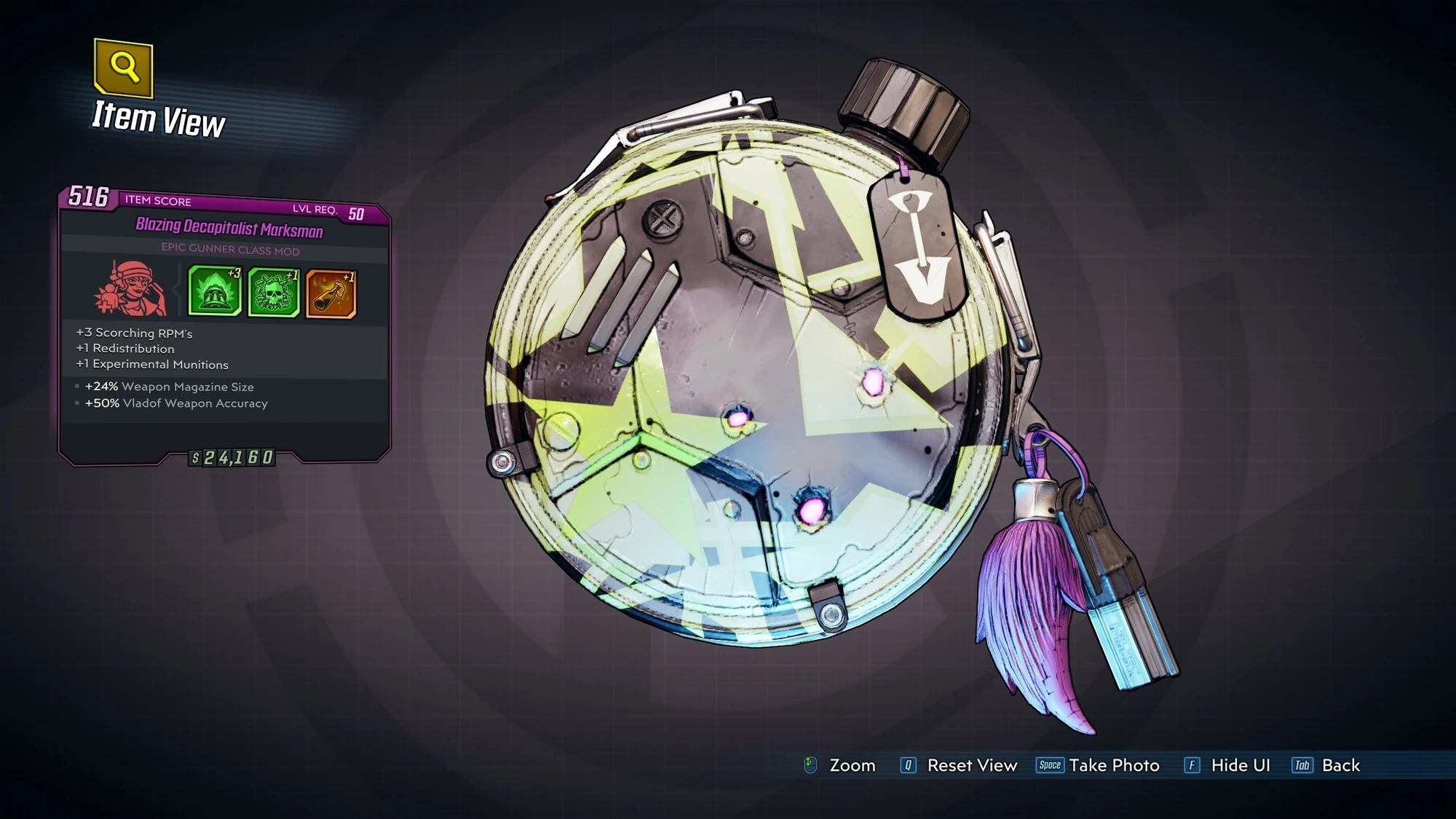
Task: Toggle the Space bar Take Photo prompt
Action: click(1048, 765)
